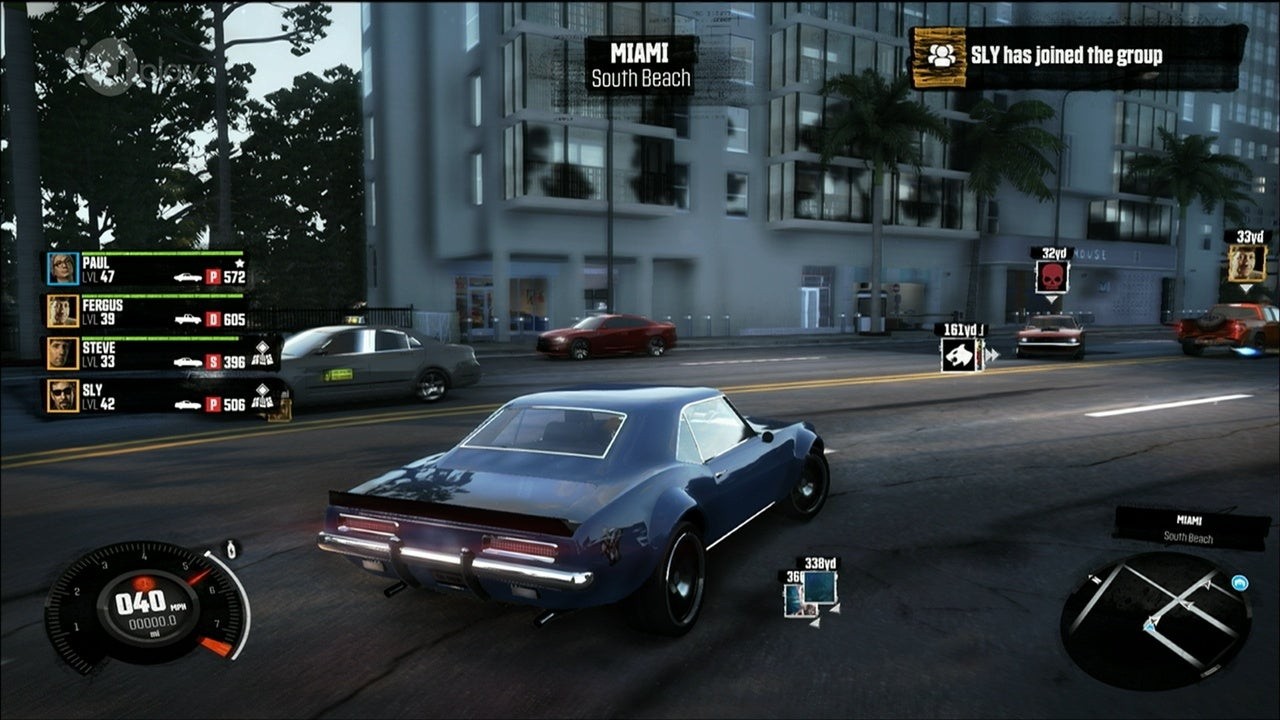Select the 338yd landmark marker

(820, 587)
